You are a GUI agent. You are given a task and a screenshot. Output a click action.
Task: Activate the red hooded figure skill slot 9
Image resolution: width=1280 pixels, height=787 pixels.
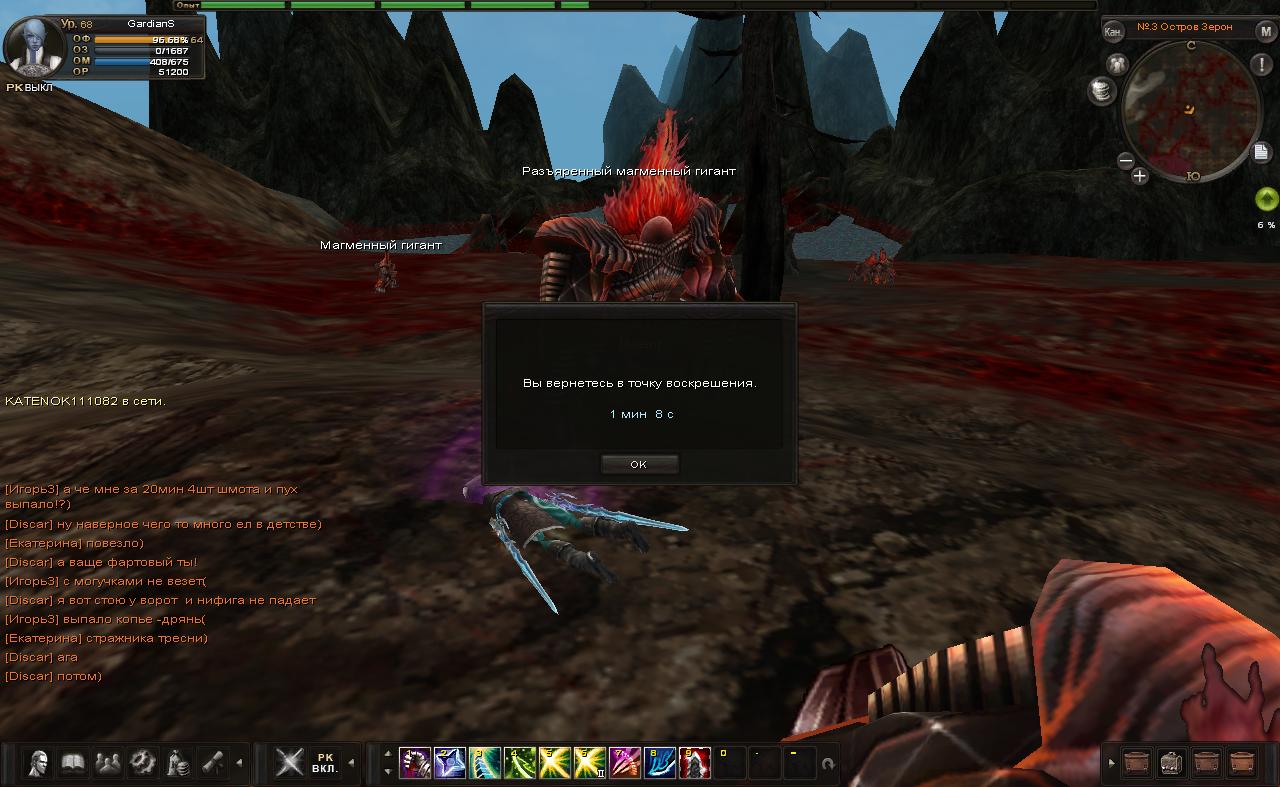(694, 763)
